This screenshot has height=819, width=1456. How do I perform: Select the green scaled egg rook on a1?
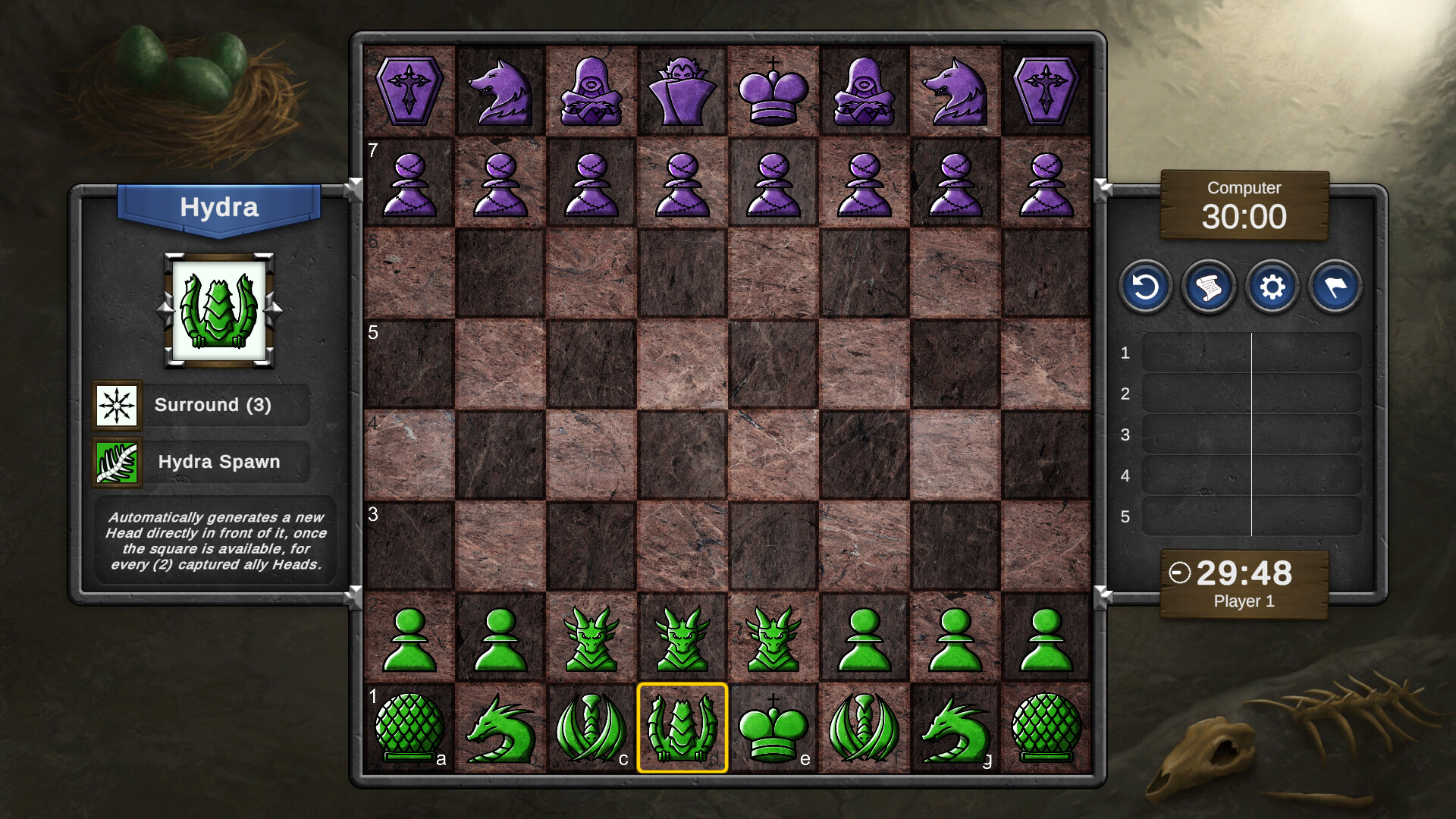point(409,728)
